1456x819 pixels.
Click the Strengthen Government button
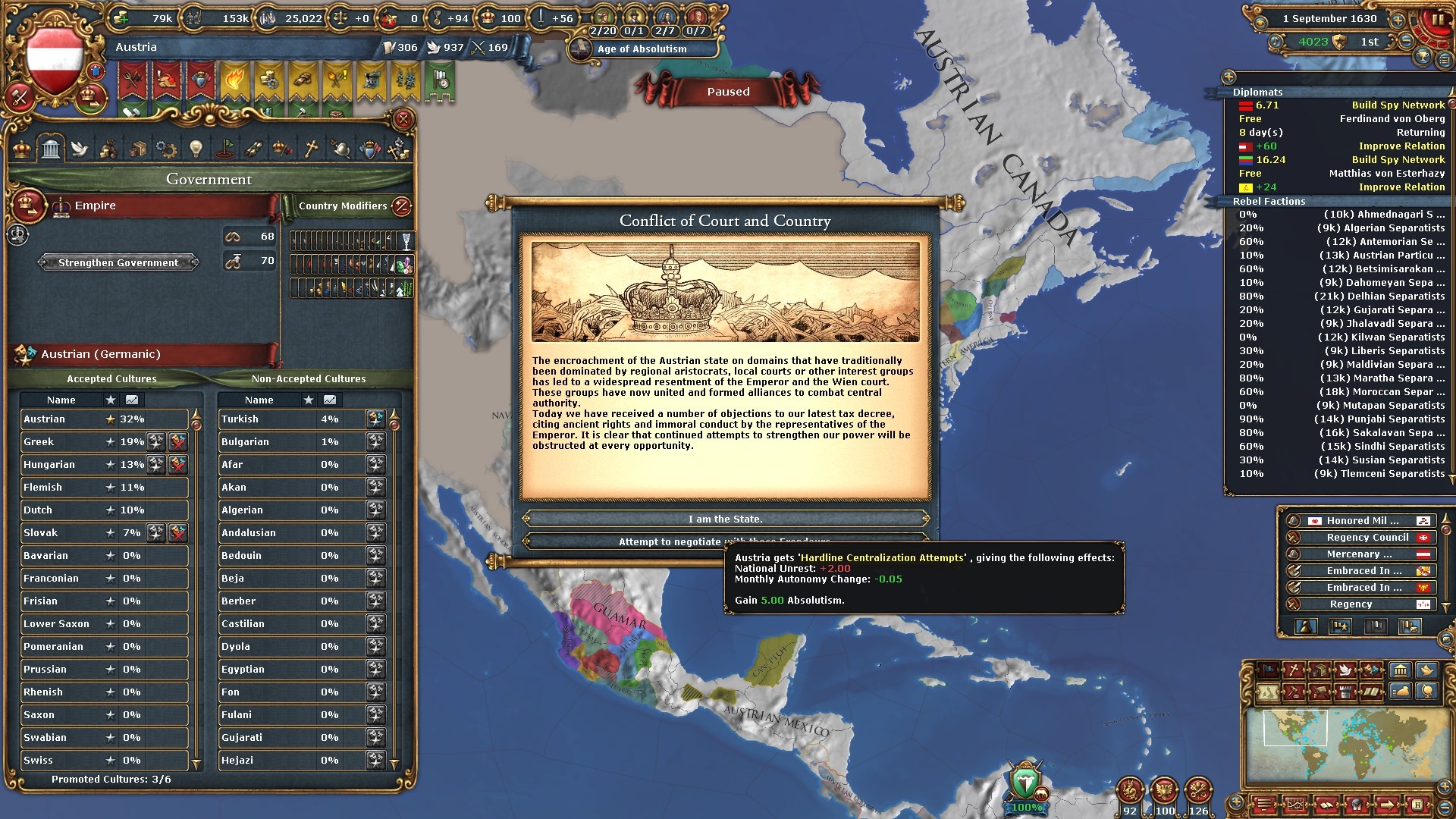(x=118, y=262)
